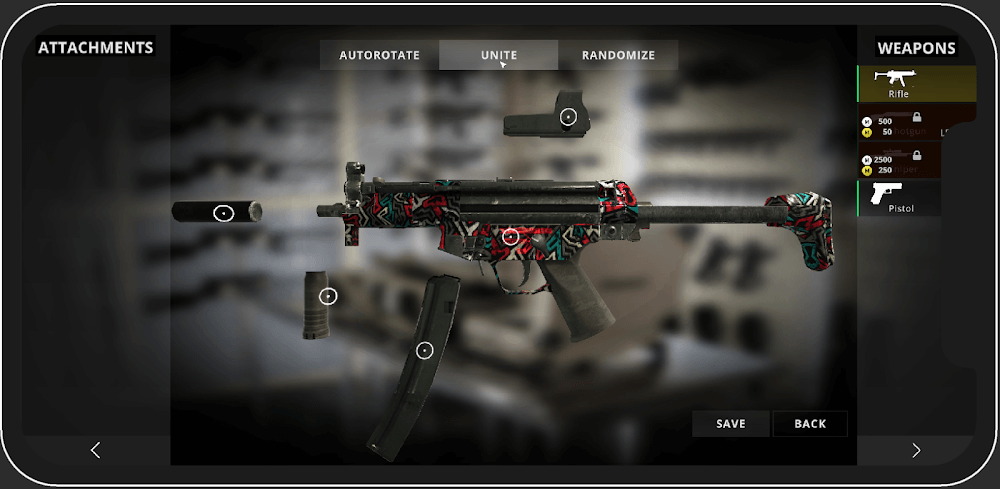Click the right arrow under Weapons
Image resolution: width=1000 pixels, height=489 pixels.
pos(916,451)
